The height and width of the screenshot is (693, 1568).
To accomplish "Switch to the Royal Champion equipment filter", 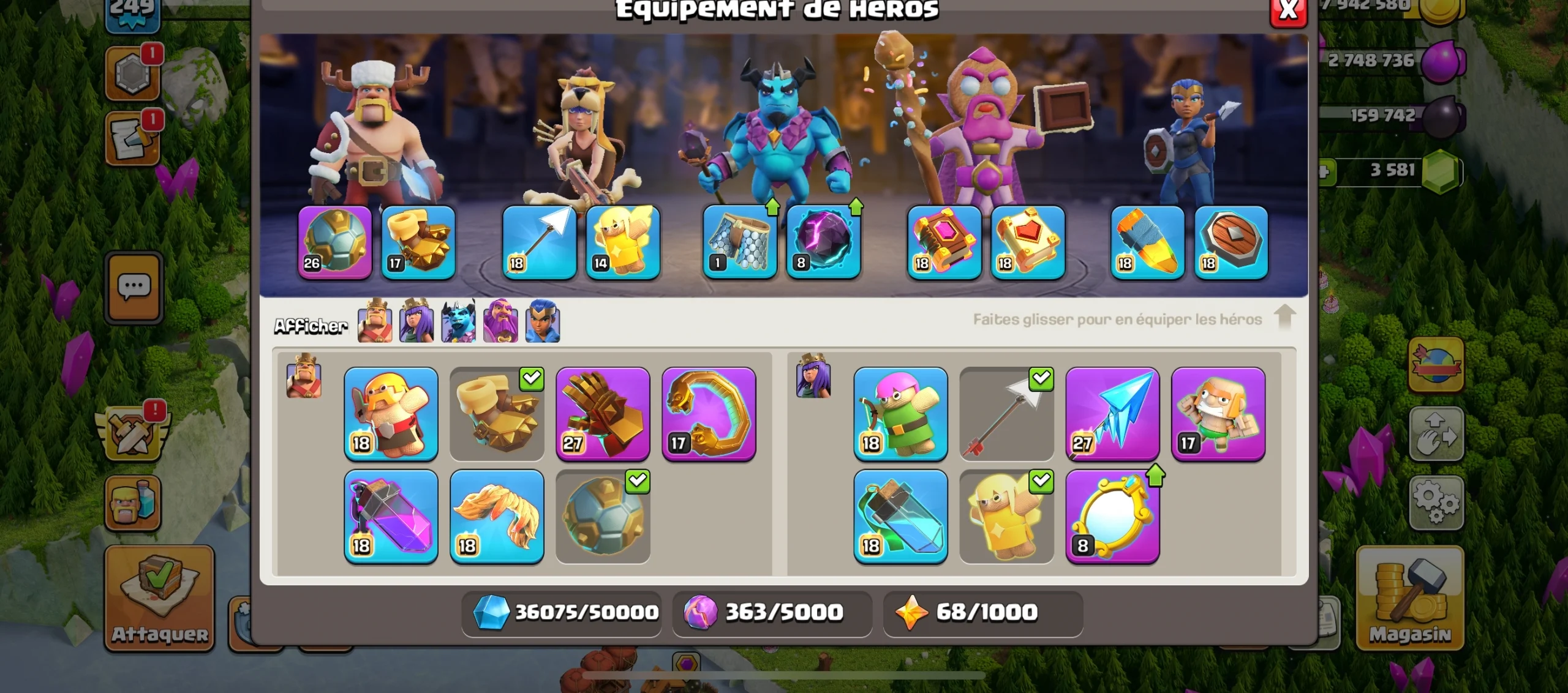I will point(541,323).
